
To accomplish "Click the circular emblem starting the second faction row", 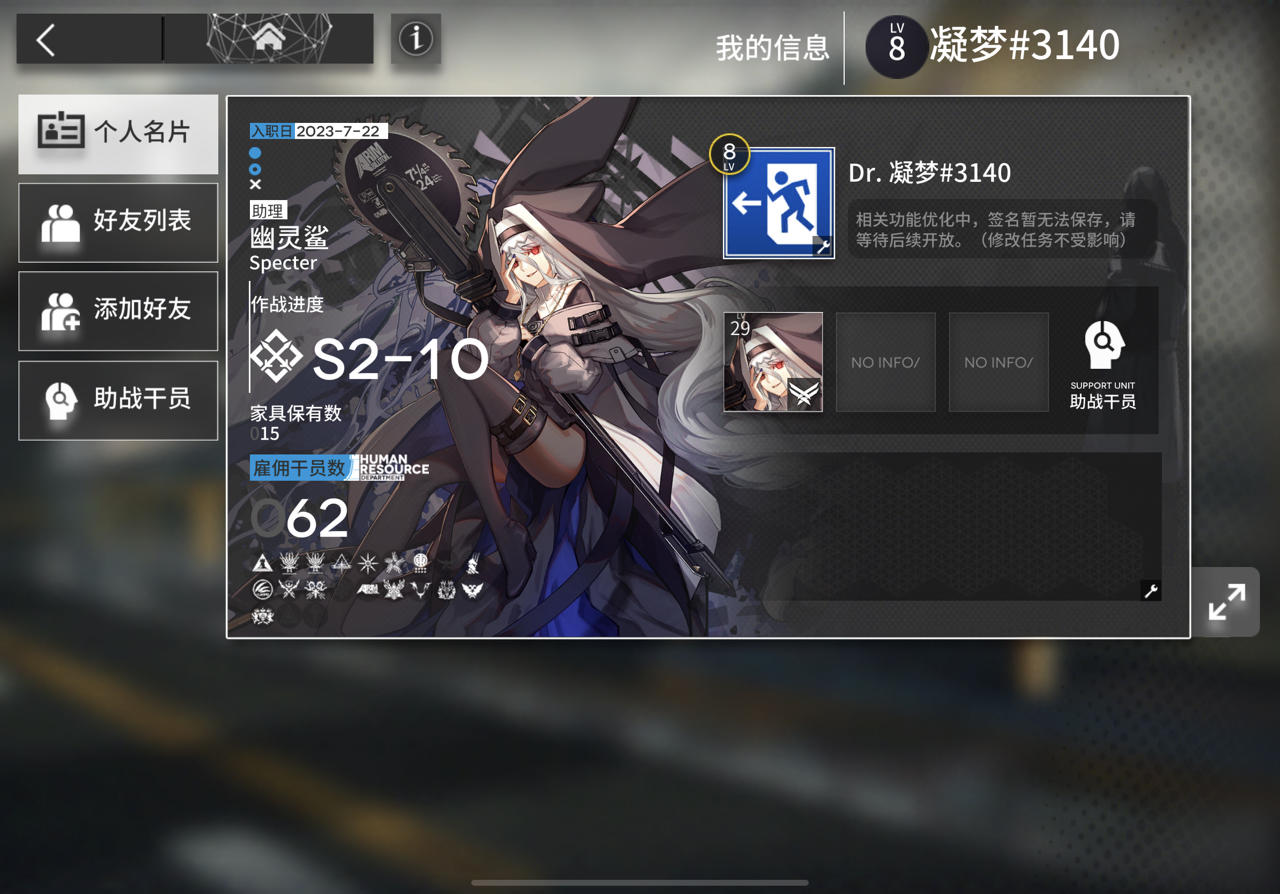I will pos(263,590).
